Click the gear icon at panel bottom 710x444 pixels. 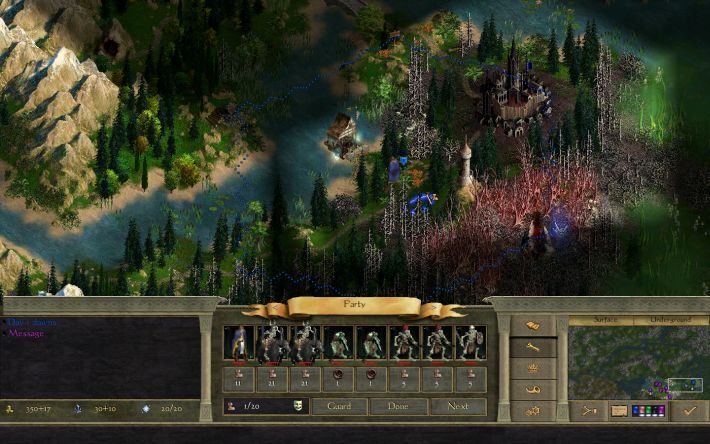(533, 410)
